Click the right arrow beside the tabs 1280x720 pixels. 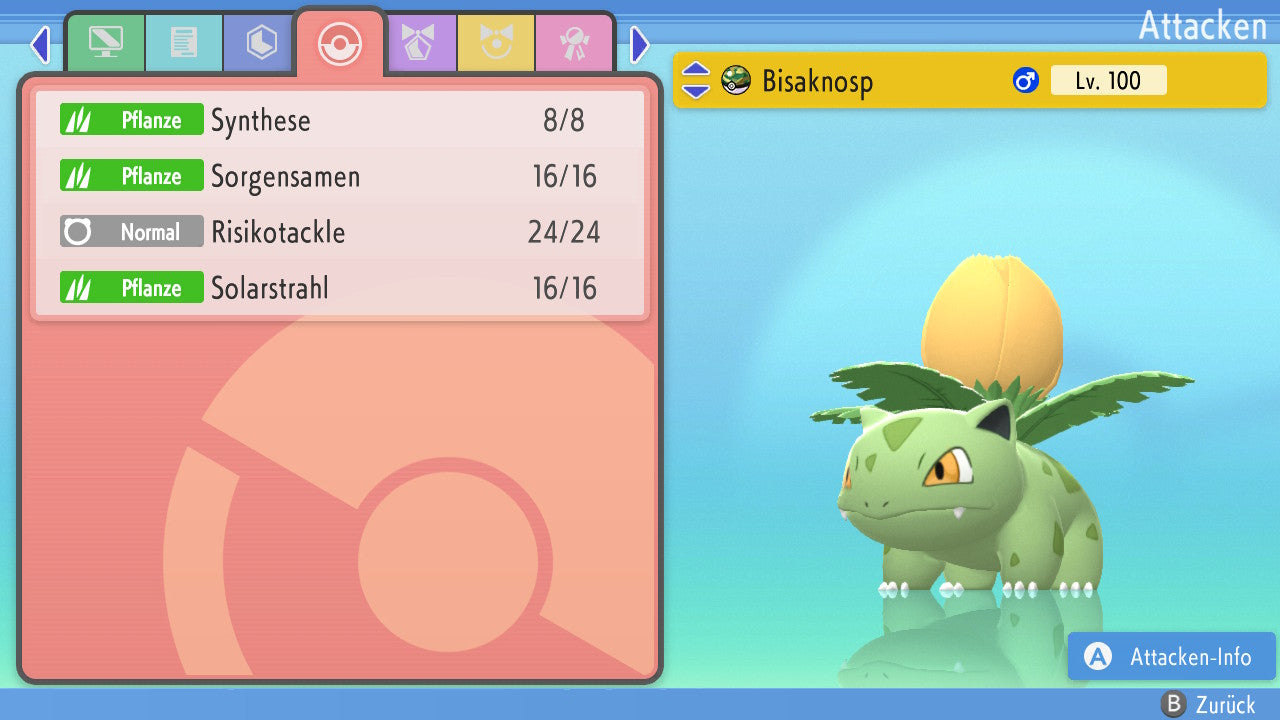[x=639, y=44]
